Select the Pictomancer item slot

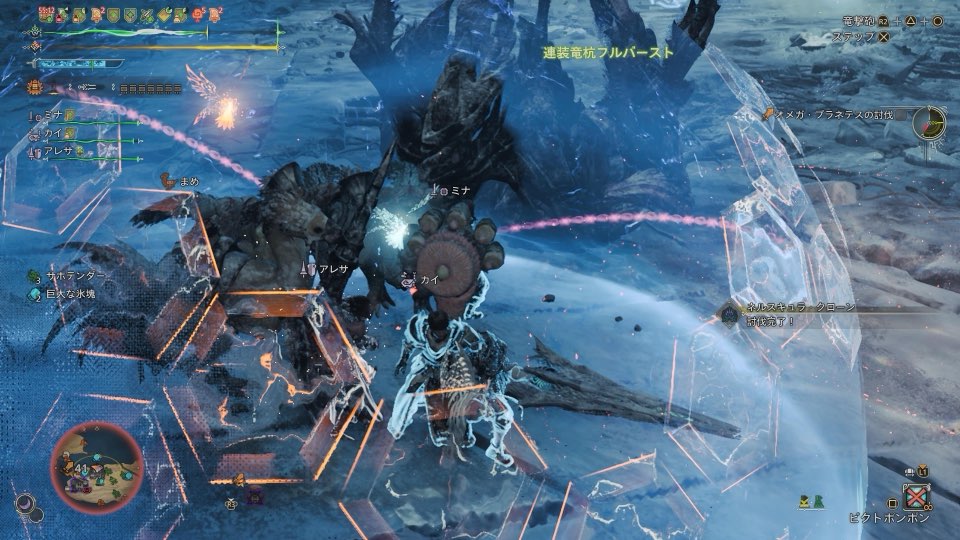tap(916, 497)
